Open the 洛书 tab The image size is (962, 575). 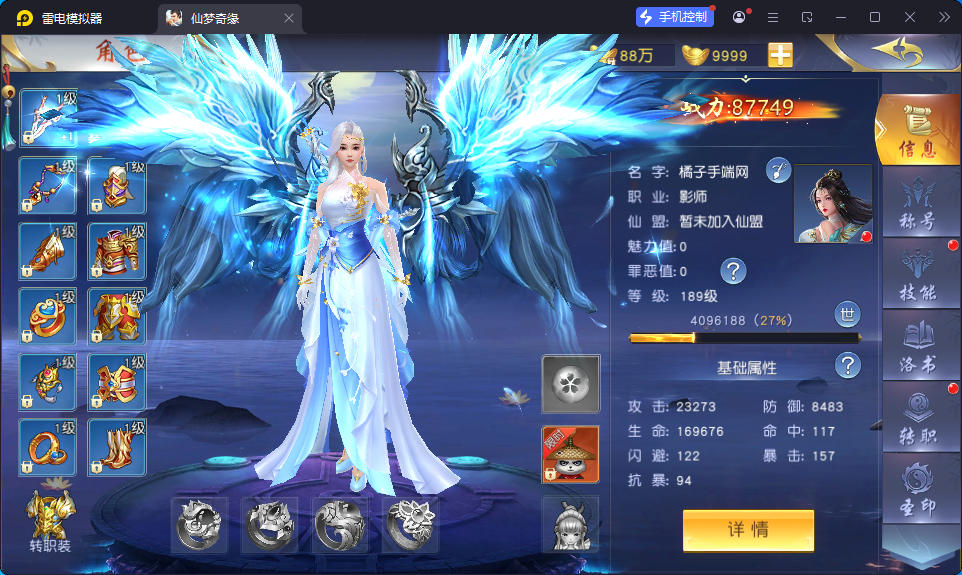coord(917,347)
